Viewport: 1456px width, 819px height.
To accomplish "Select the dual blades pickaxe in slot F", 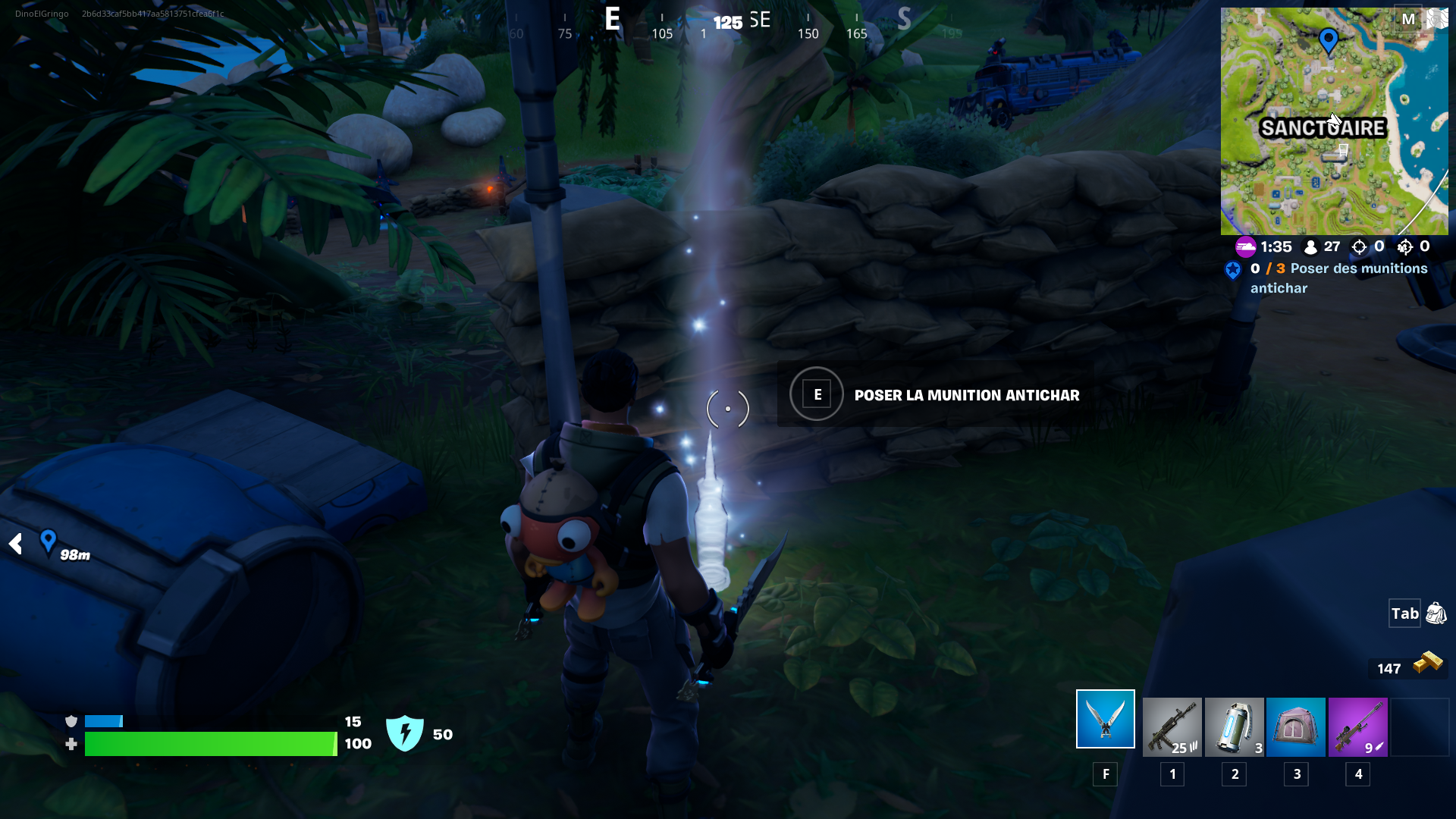I will coord(1104,718).
